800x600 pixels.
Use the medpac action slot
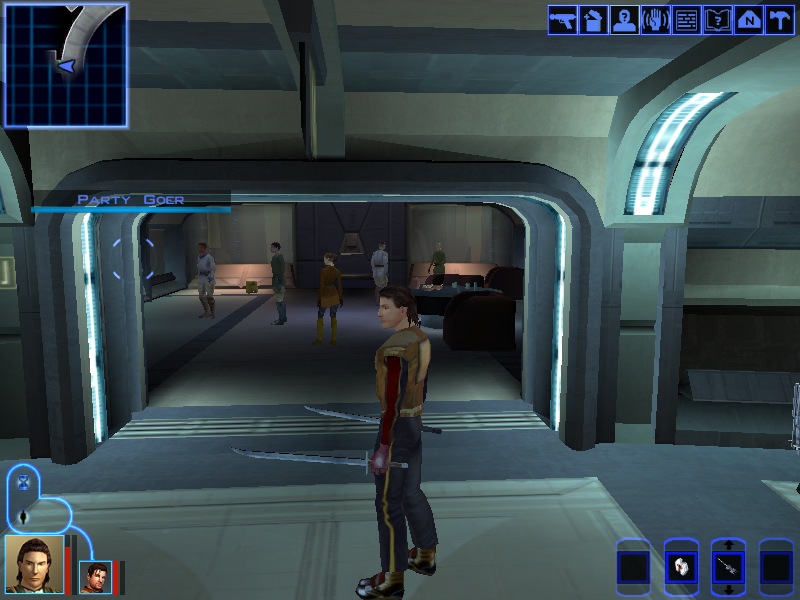click(681, 568)
